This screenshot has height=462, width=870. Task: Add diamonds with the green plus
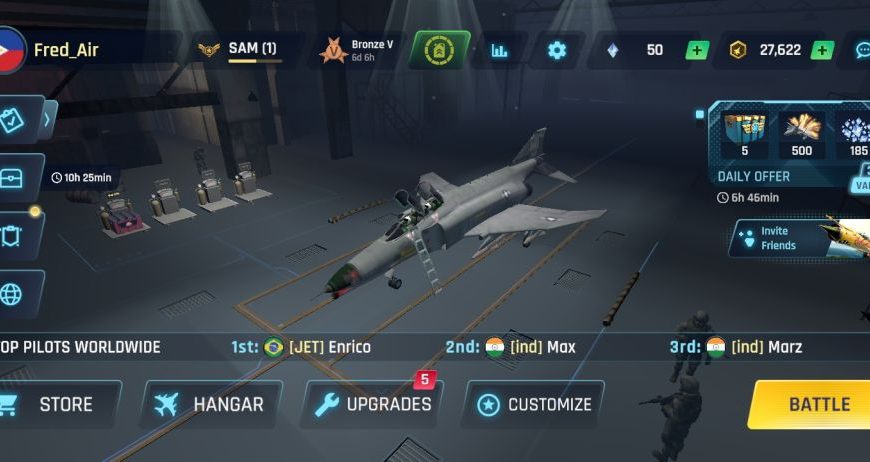[697, 50]
